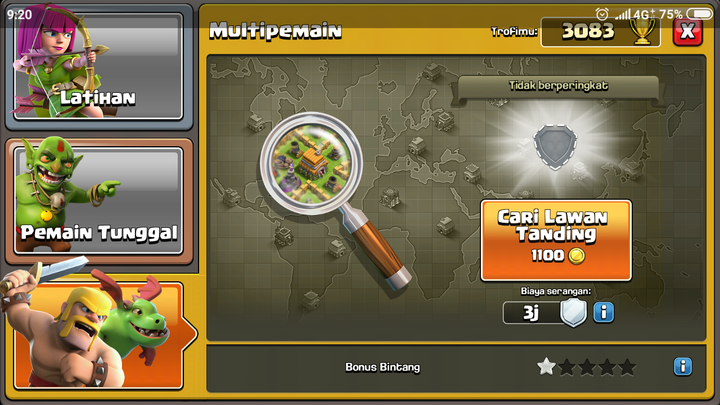Show info about Biaya serangan shield
The image size is (720, 405).
pyautogui.click(x=604, y=313)
